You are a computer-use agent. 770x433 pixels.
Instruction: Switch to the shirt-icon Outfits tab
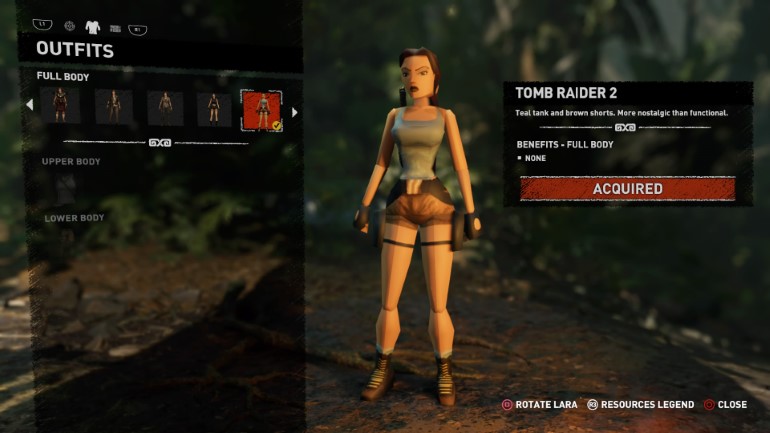[x=93, y=27]
